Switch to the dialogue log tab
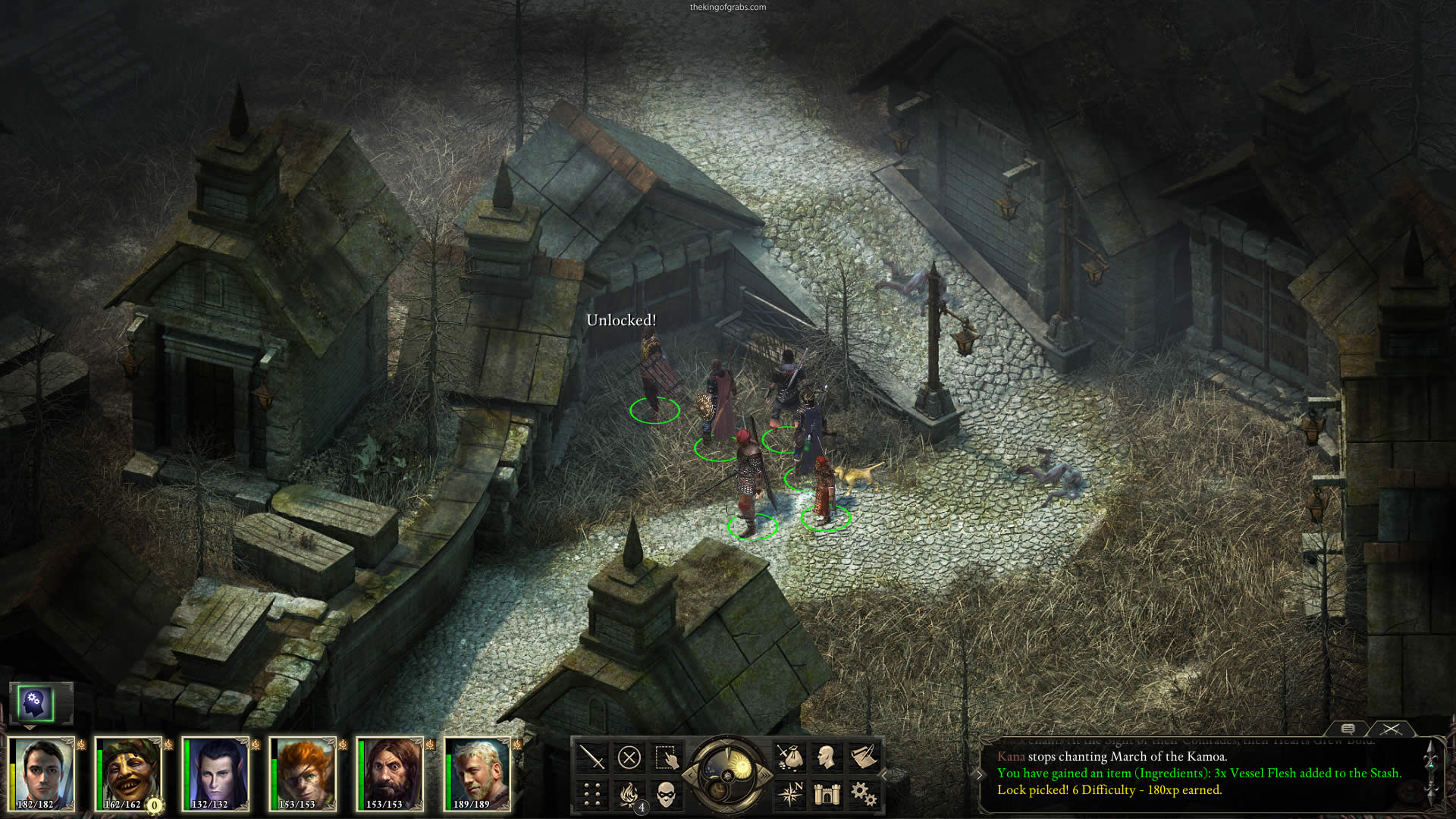The height and width of the screenshot is (819, 1456). coord(1348,728)
